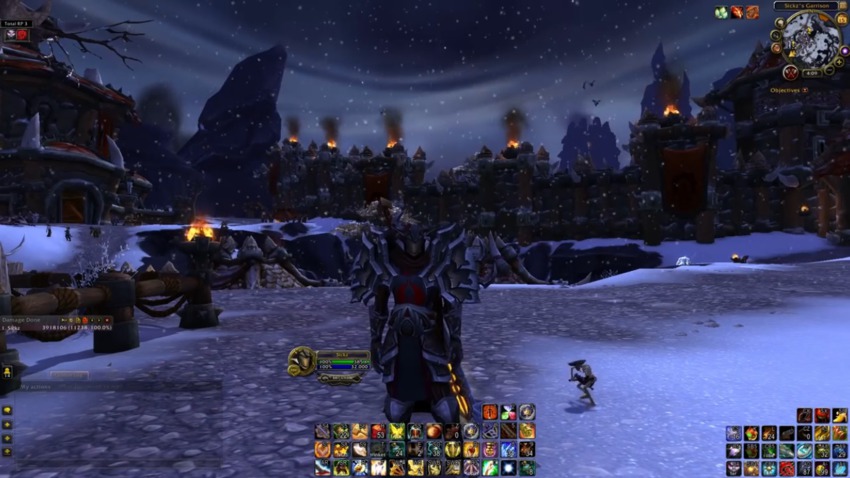The image size is (850, 478).
Task: Select the player portrait in the unit frame
Action: tap(299, 361)
